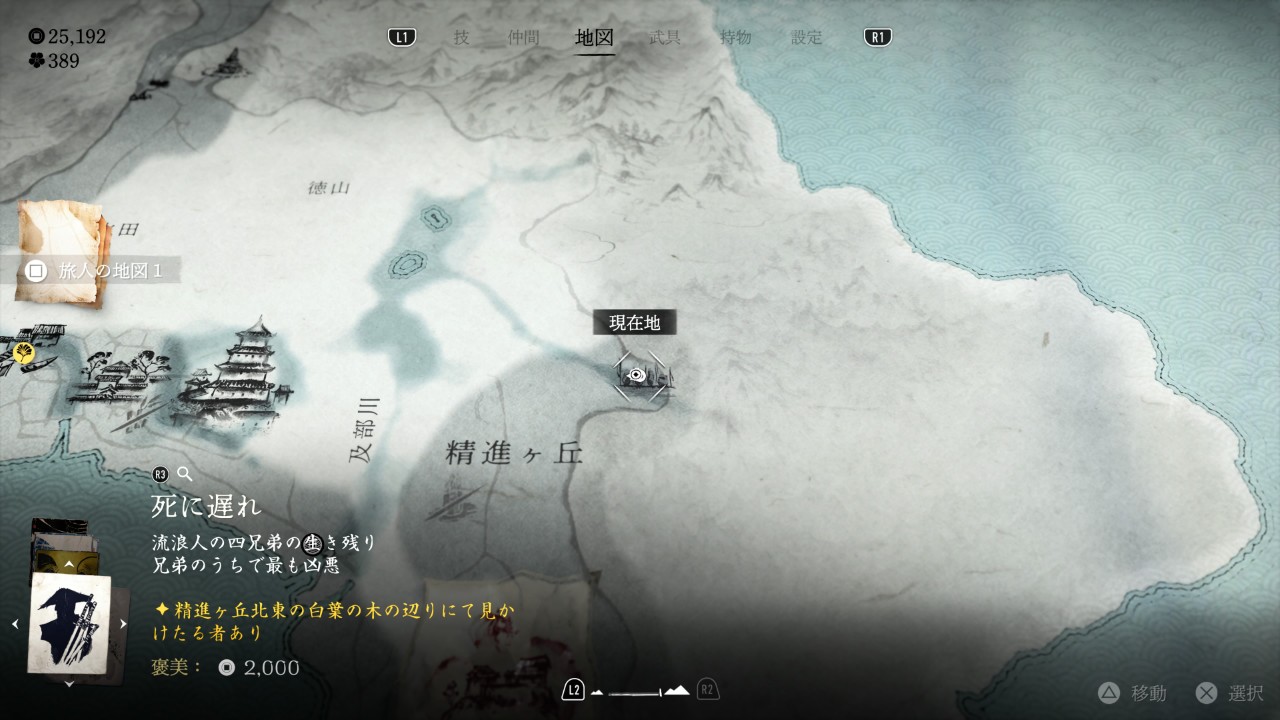Image resolution: width=1280 pixels, height=720 pixels.
Task: Open the 設定 (Settings) tab
Action: (x=806, y=38)
